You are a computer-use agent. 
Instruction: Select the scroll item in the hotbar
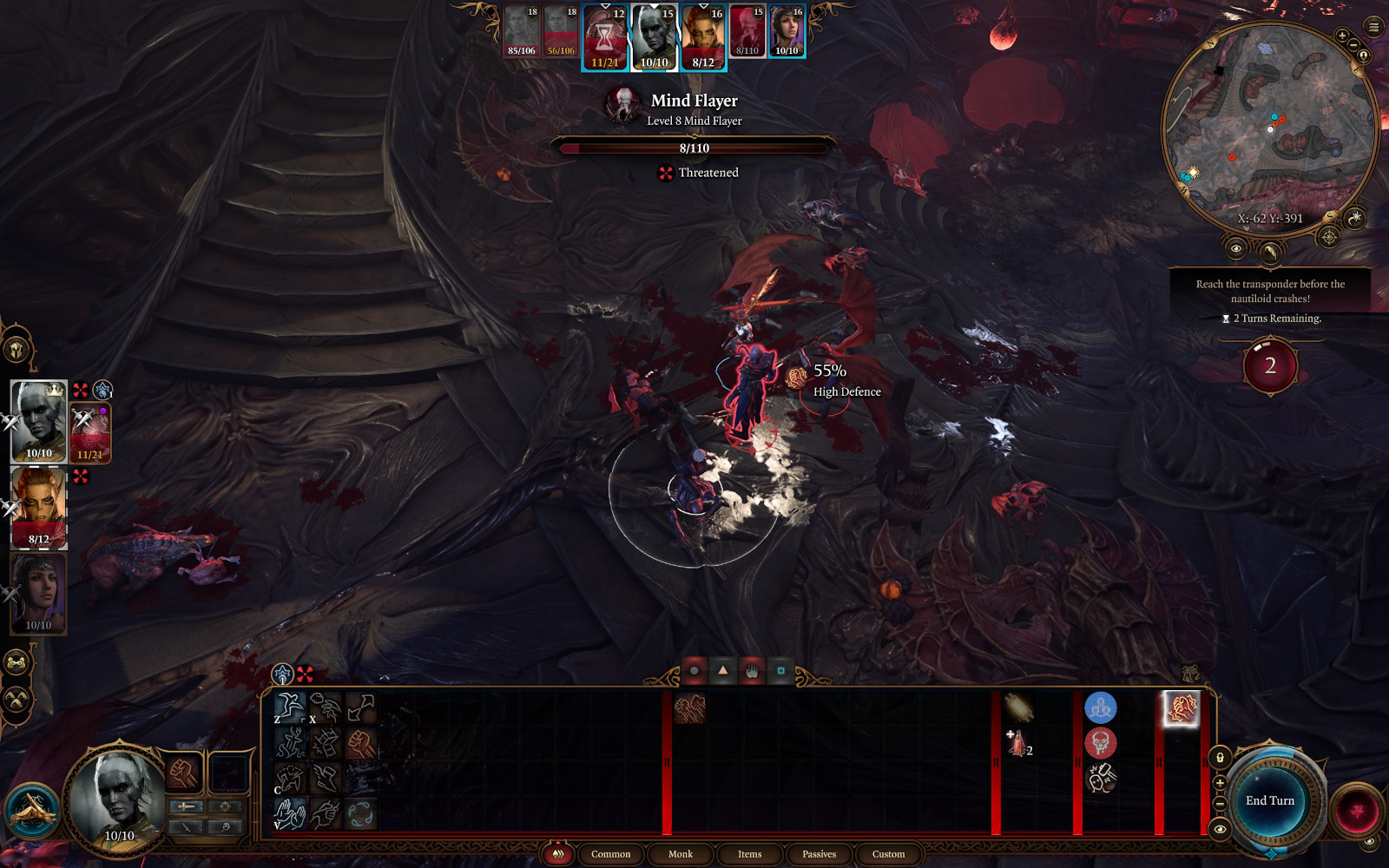point(1018,707)
